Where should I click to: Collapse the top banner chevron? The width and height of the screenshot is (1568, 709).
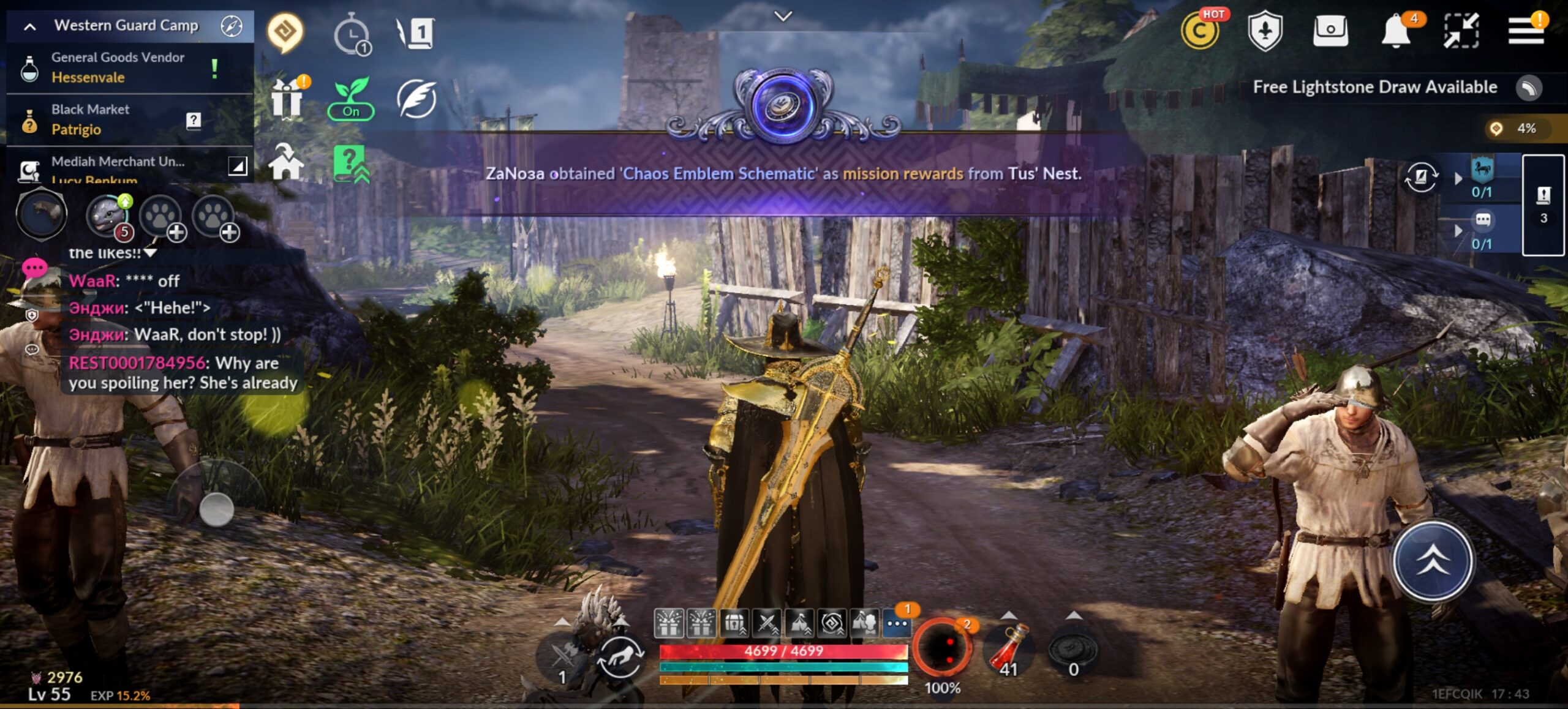coord(783,17)
